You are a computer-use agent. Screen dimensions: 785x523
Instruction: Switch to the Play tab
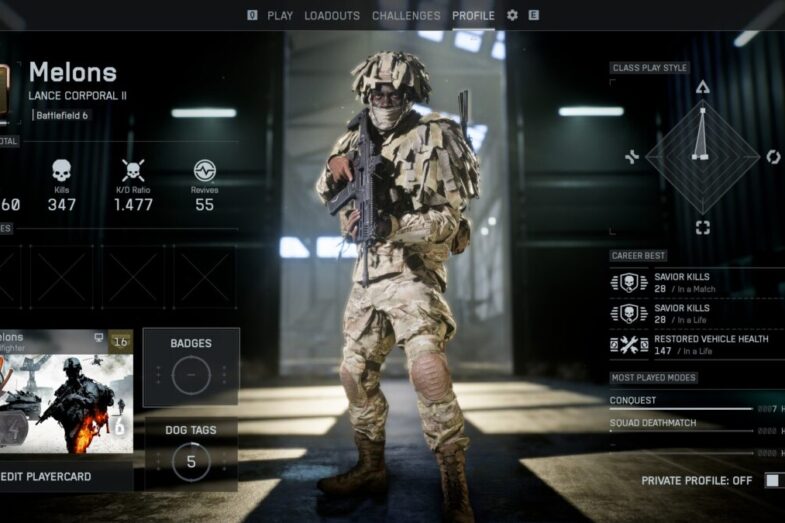tap(279, 16)
